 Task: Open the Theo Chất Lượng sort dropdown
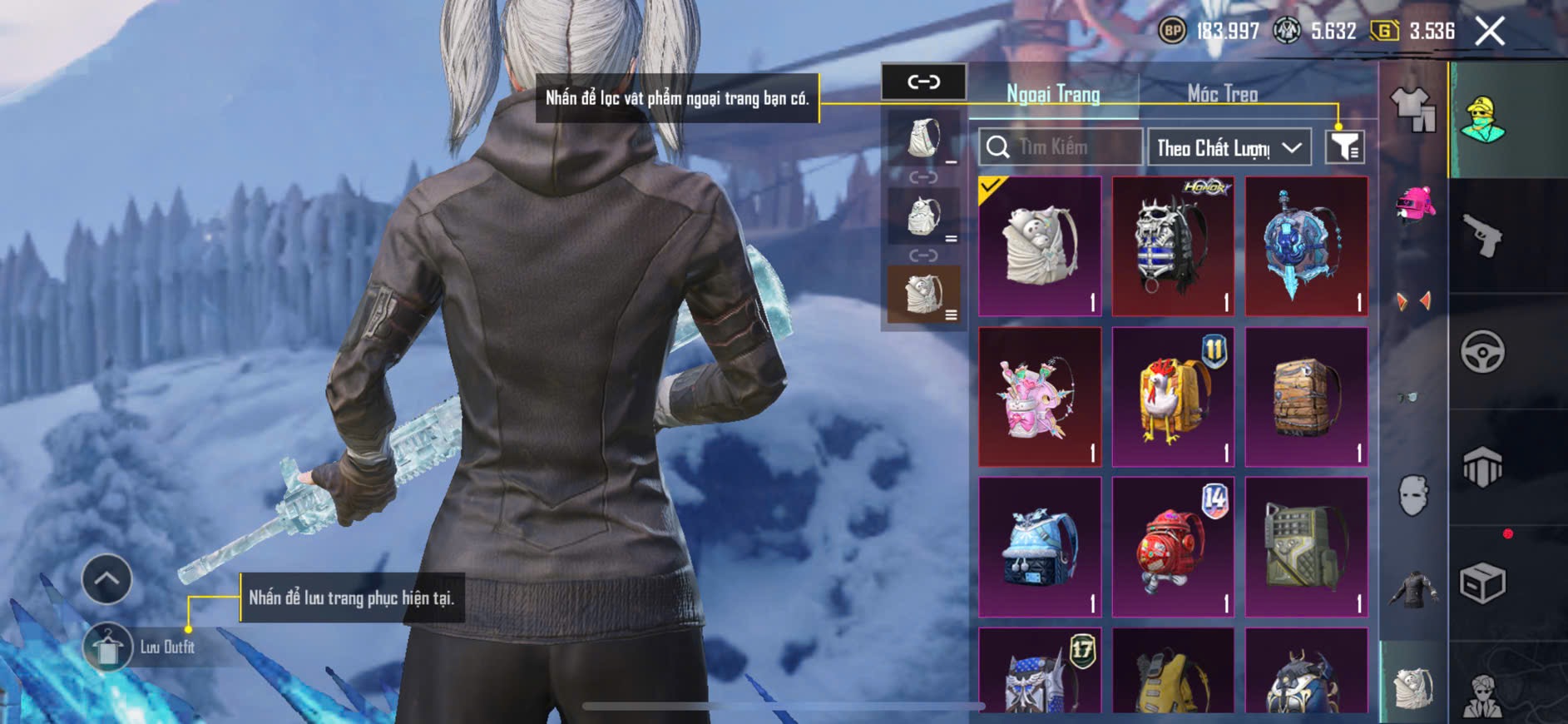(1229, 147)
